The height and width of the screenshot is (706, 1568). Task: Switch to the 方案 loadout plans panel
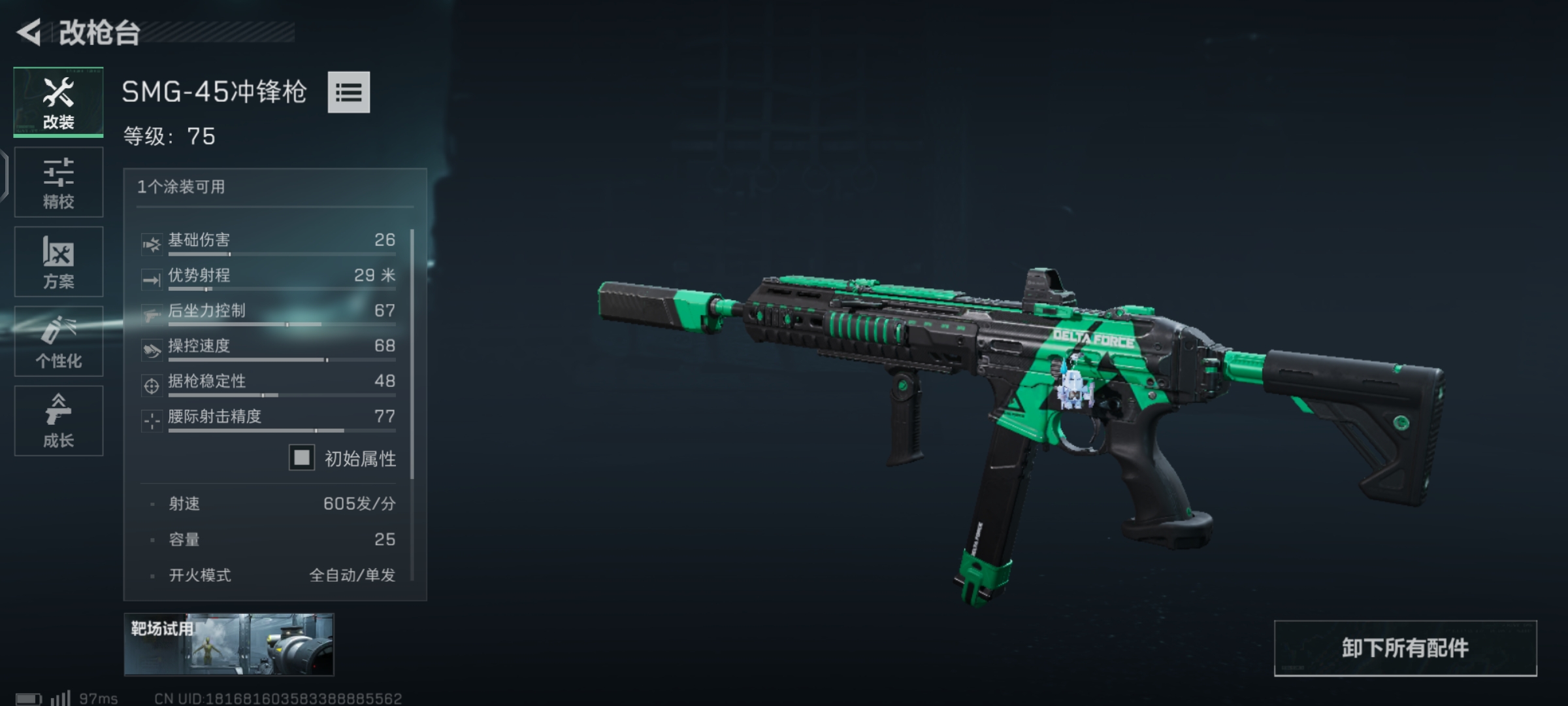[58, 261]
